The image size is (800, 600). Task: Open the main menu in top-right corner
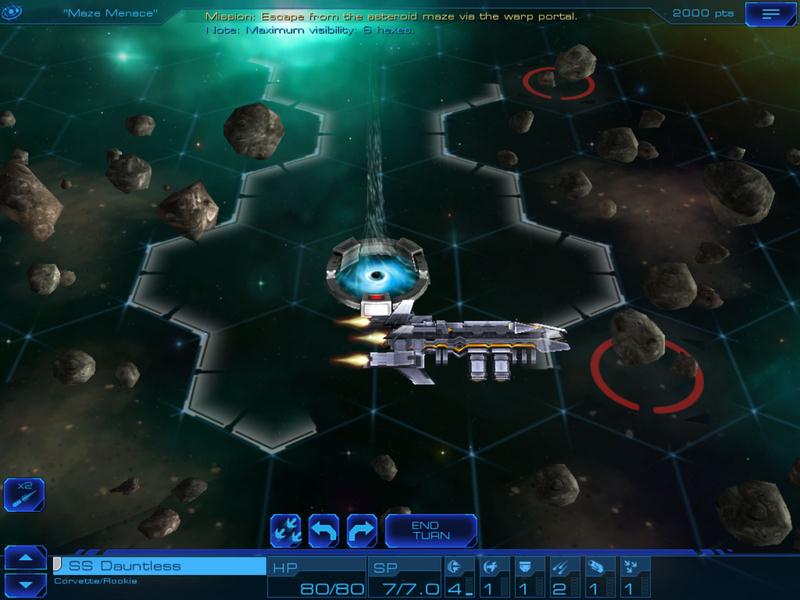coord(770,14)
